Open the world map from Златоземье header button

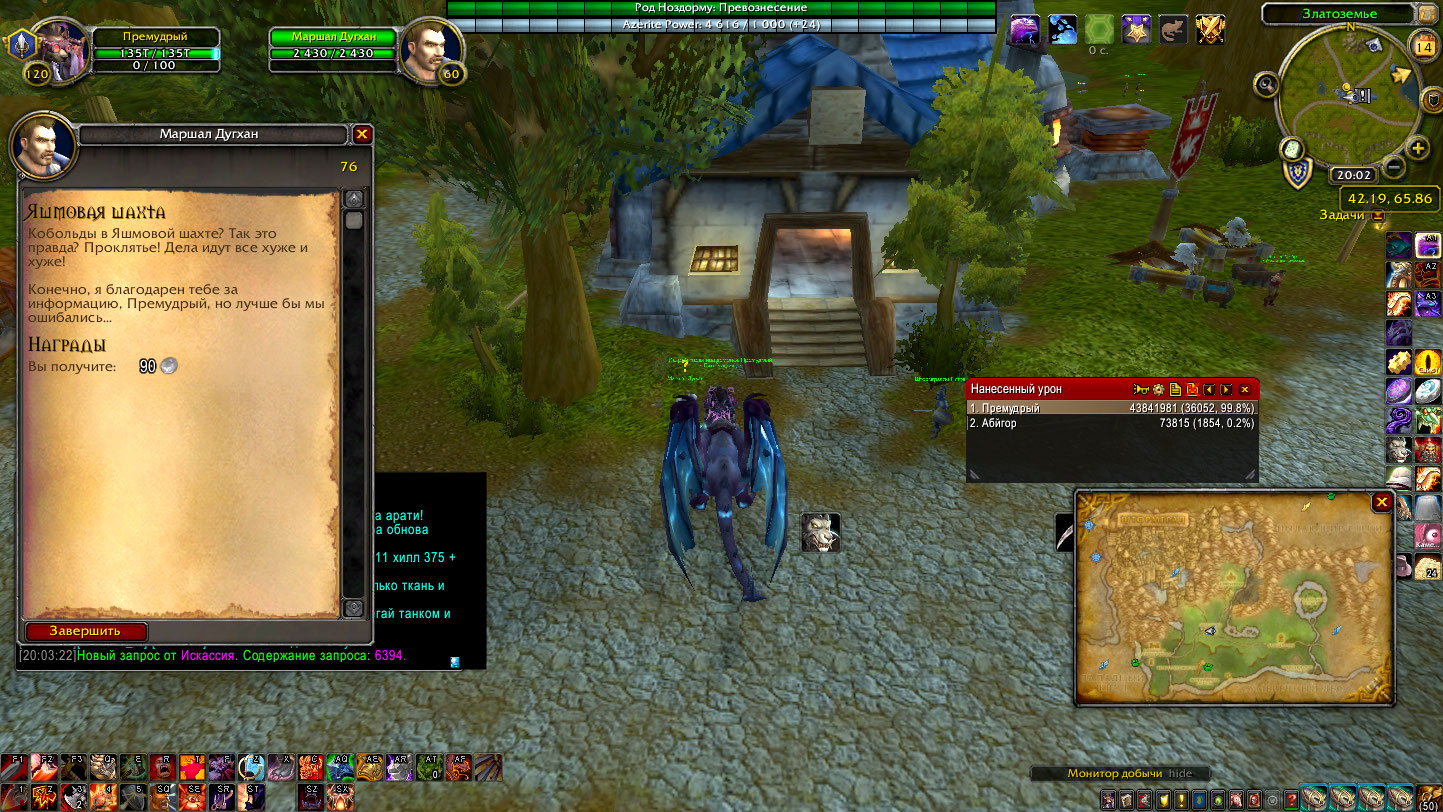(x=1426, y=14)
